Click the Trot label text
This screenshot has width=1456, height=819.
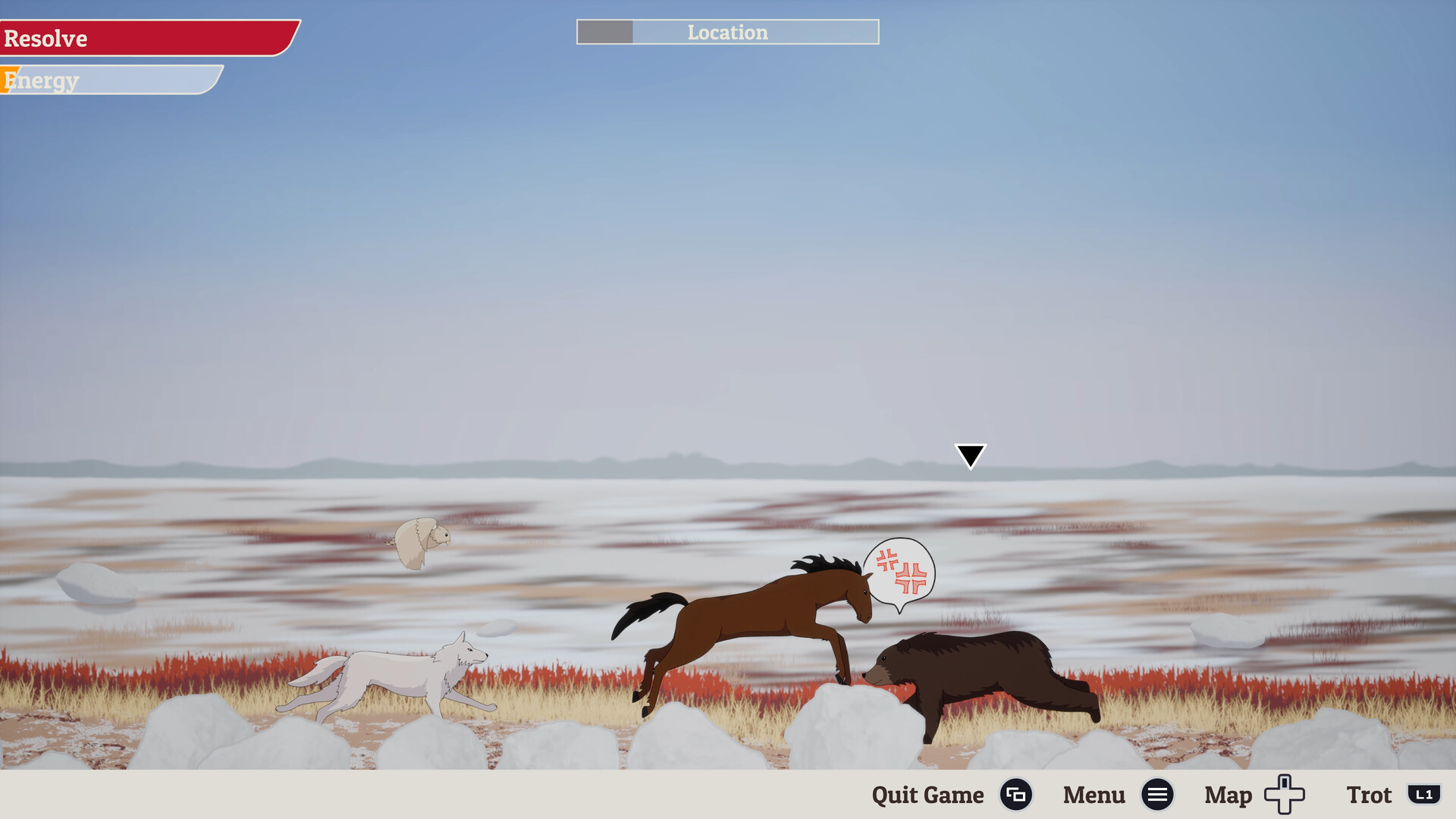1370,795
